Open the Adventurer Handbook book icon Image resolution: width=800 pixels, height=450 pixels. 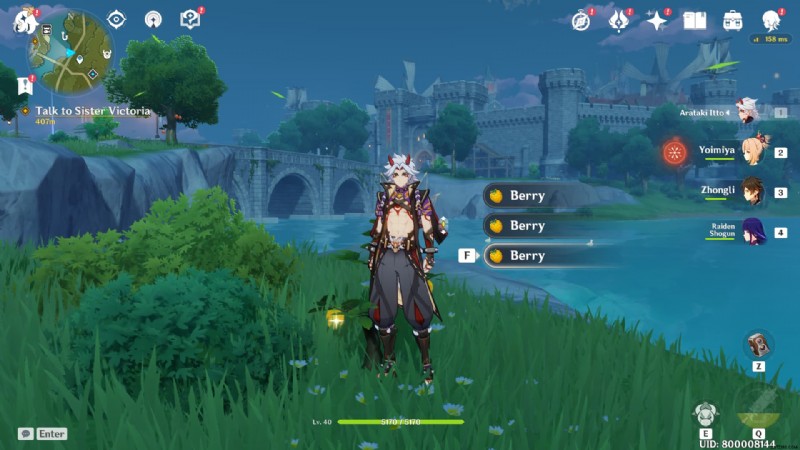pyautogui.click(x=694, y=20)
